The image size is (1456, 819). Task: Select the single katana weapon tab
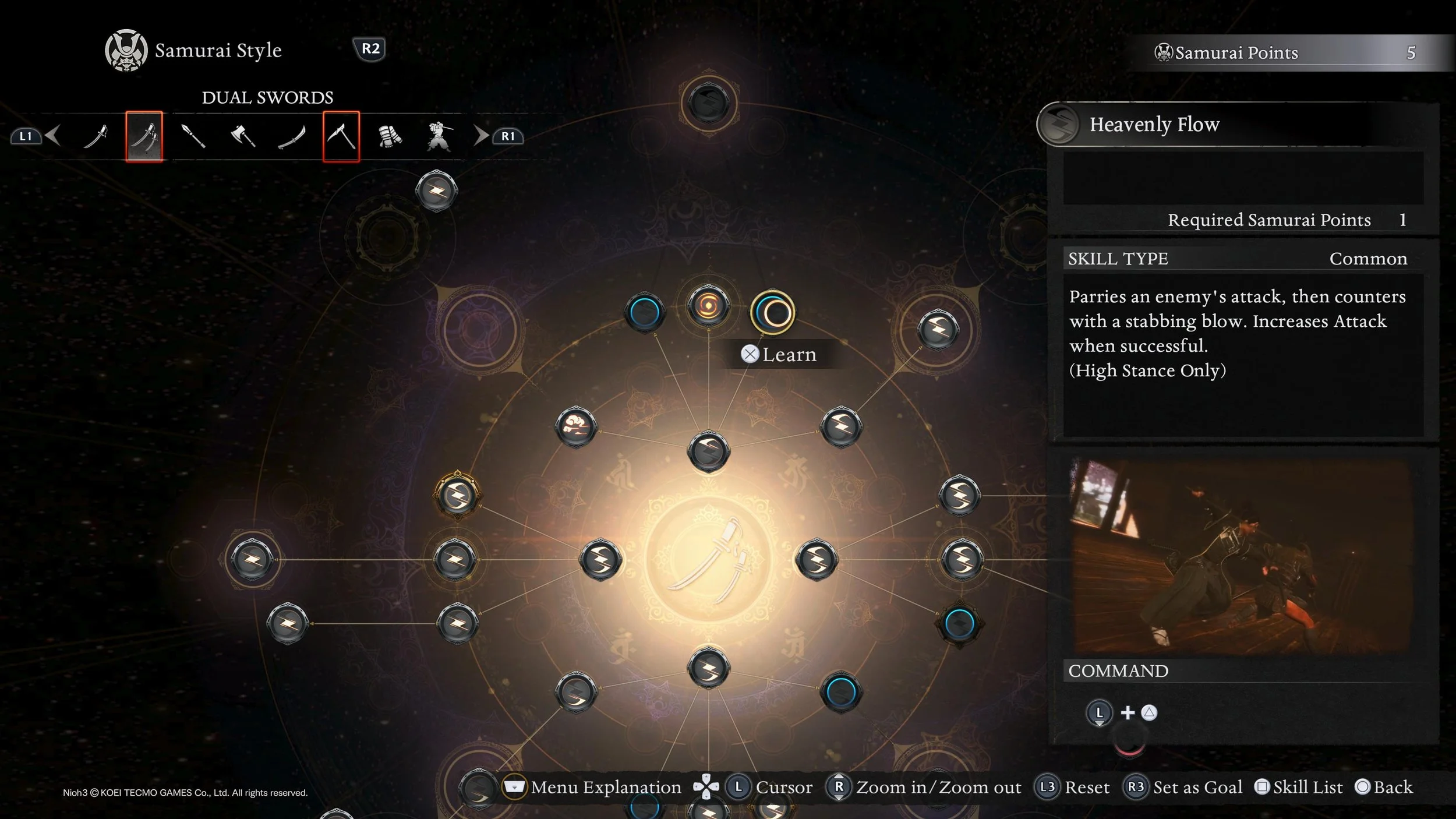tap(96, 137)
